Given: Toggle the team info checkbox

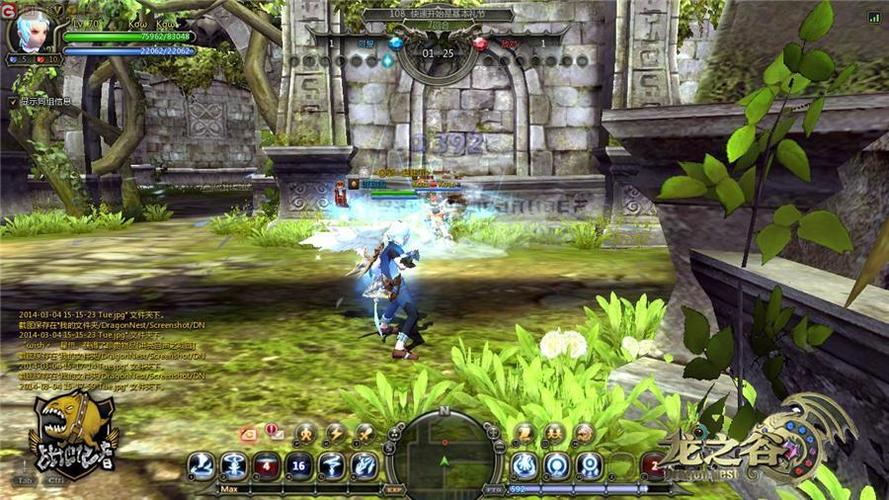Looking at the screenshot, I should click(x=13, y=101).
